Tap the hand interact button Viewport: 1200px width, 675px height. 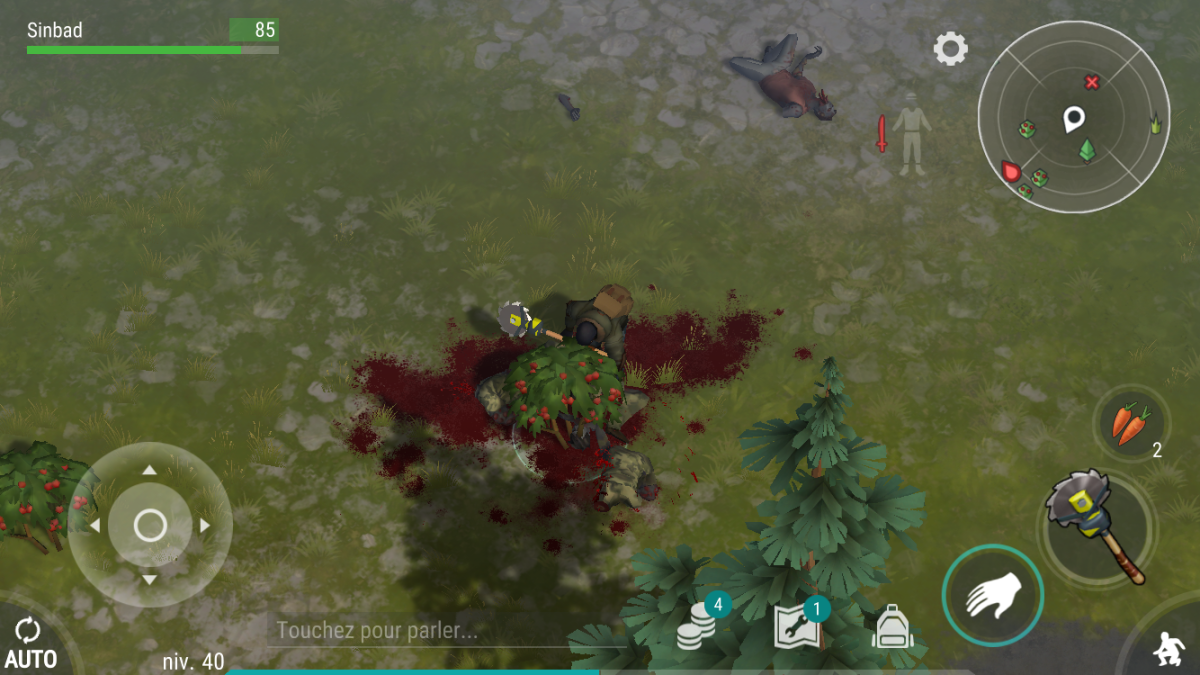(992, 596)
